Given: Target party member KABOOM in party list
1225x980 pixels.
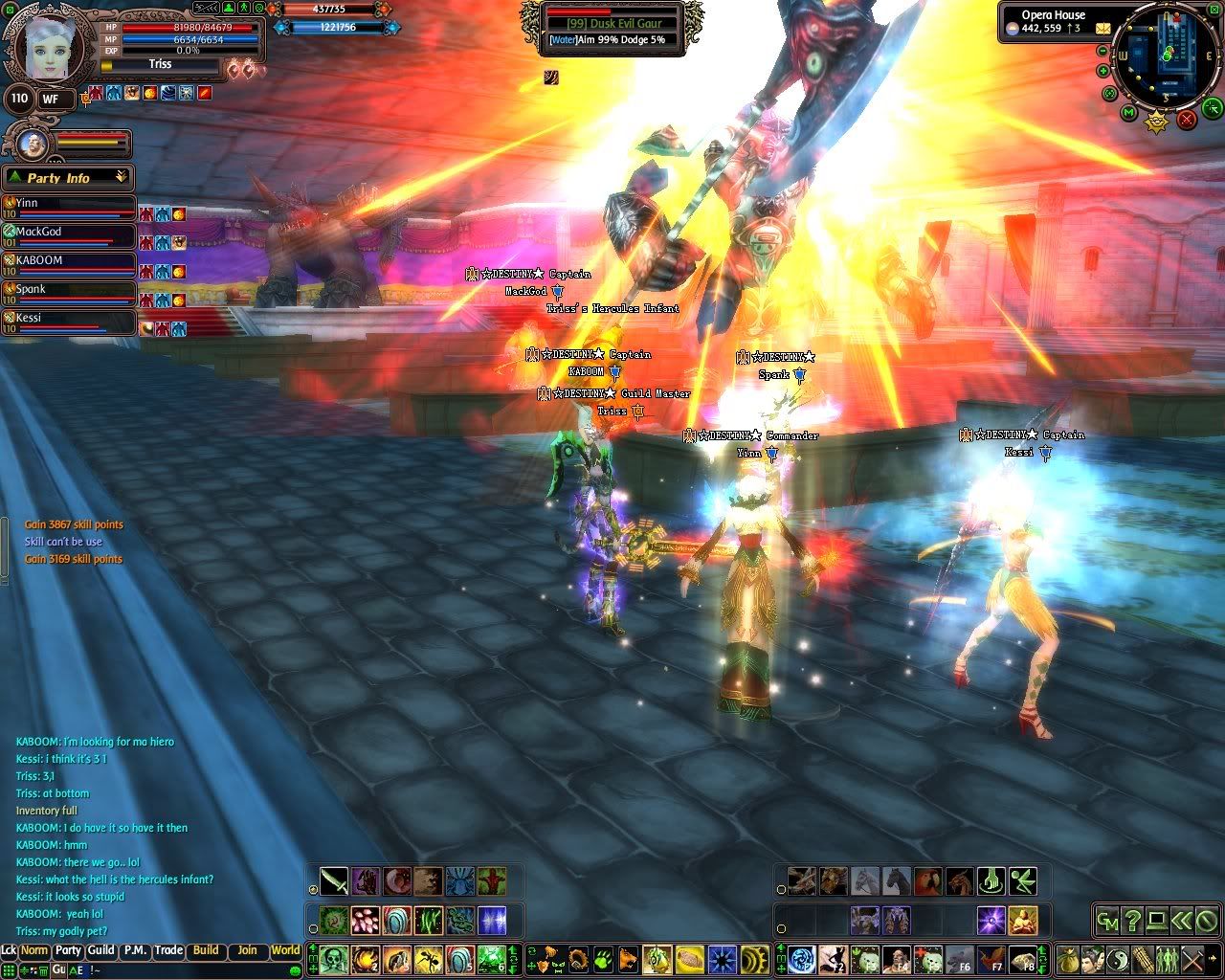Looking at the screenshot, I should 69,264.
